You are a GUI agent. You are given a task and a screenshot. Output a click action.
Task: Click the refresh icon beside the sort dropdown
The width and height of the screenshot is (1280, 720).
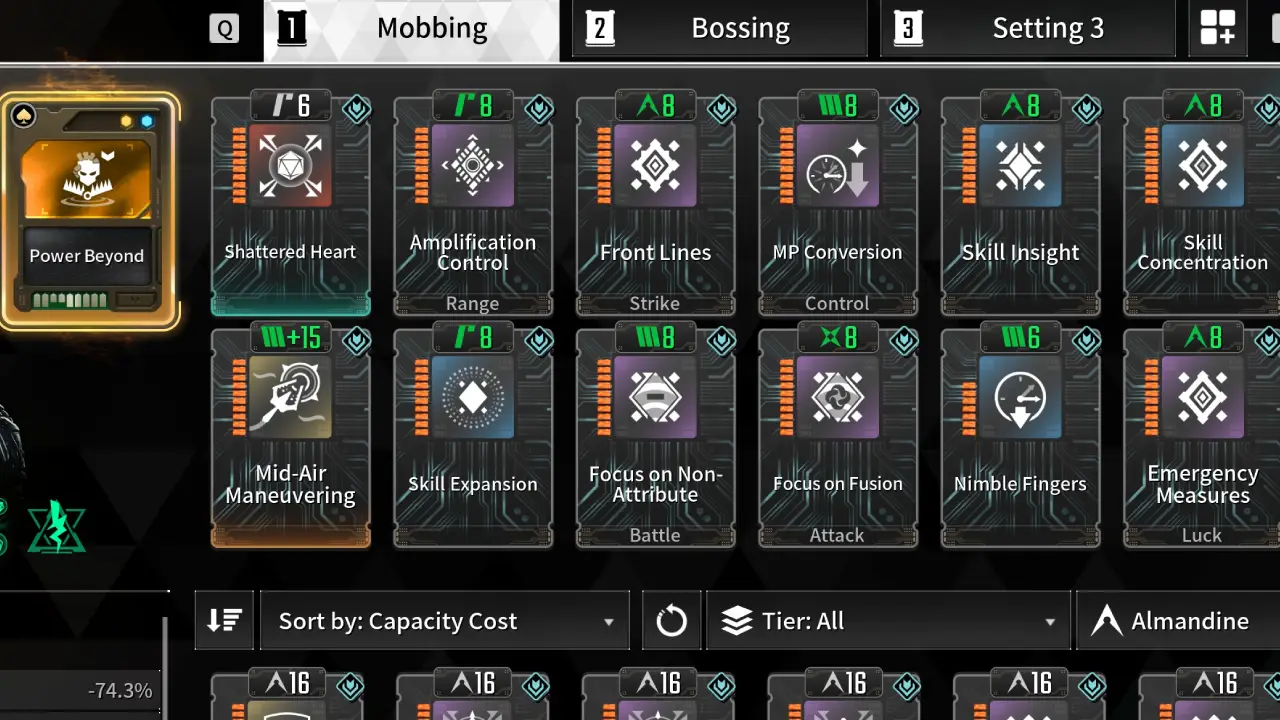click(x=671, y=620)
